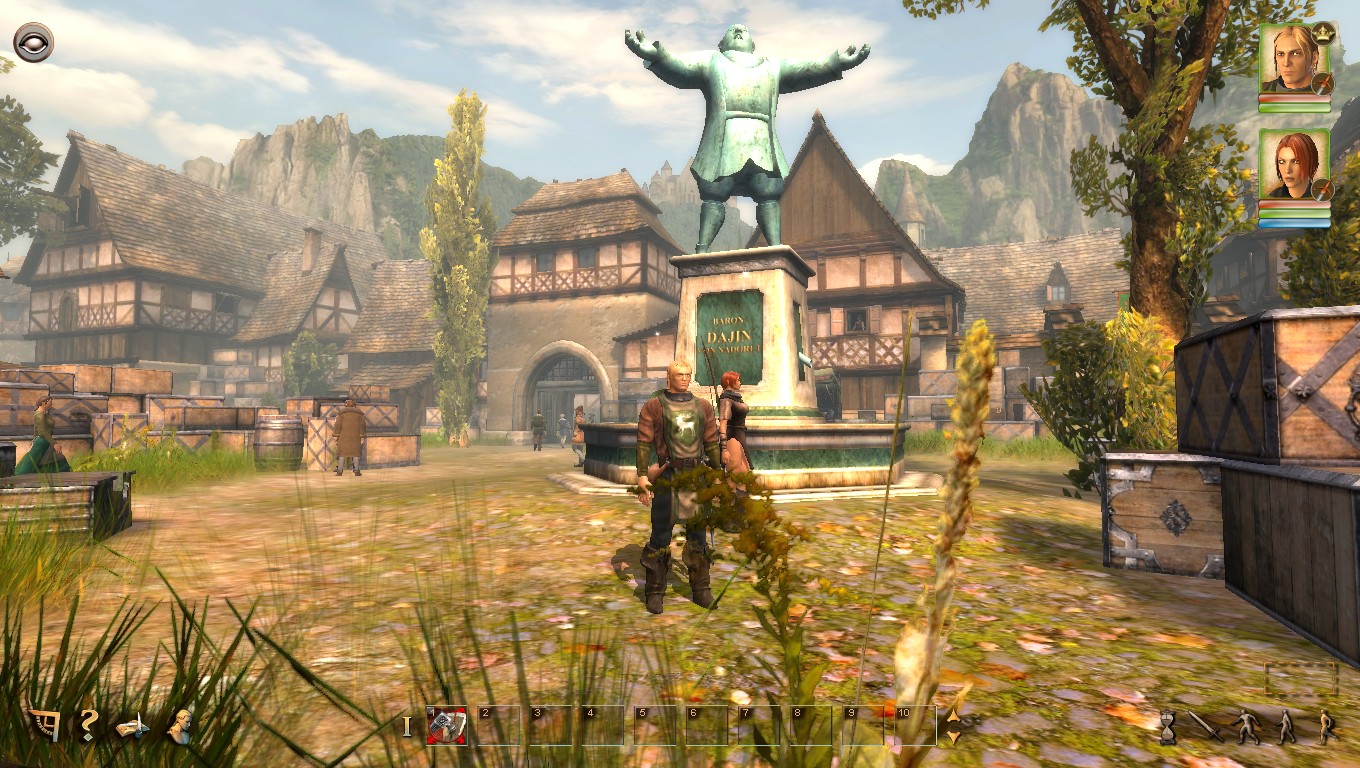1360x768 pixels.
Task: Enable sneak mode via crouching figure
Action: click(1244, 727)
